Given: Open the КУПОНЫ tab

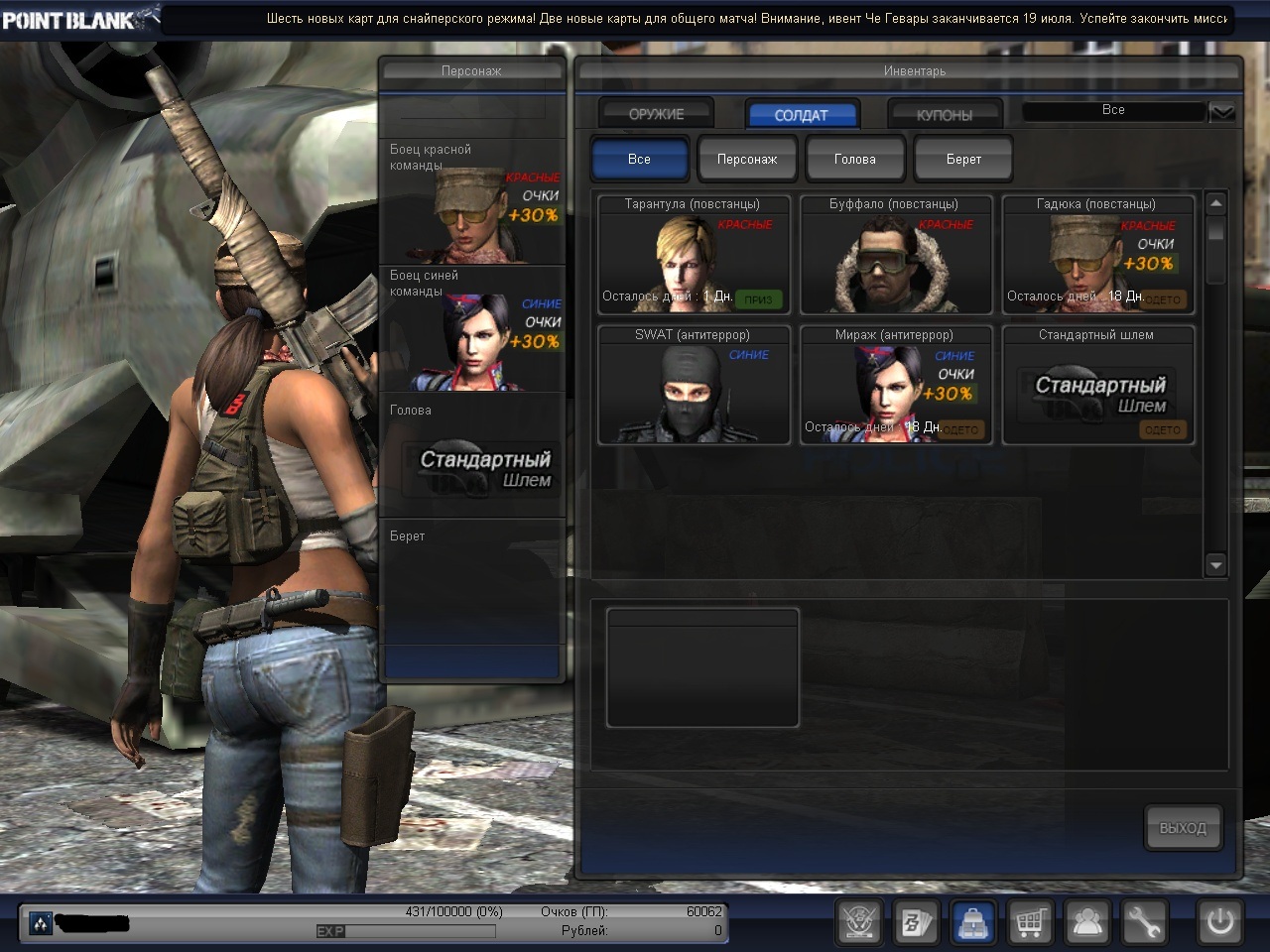Looking at the screenshot, I should click(x=944, y=114).
